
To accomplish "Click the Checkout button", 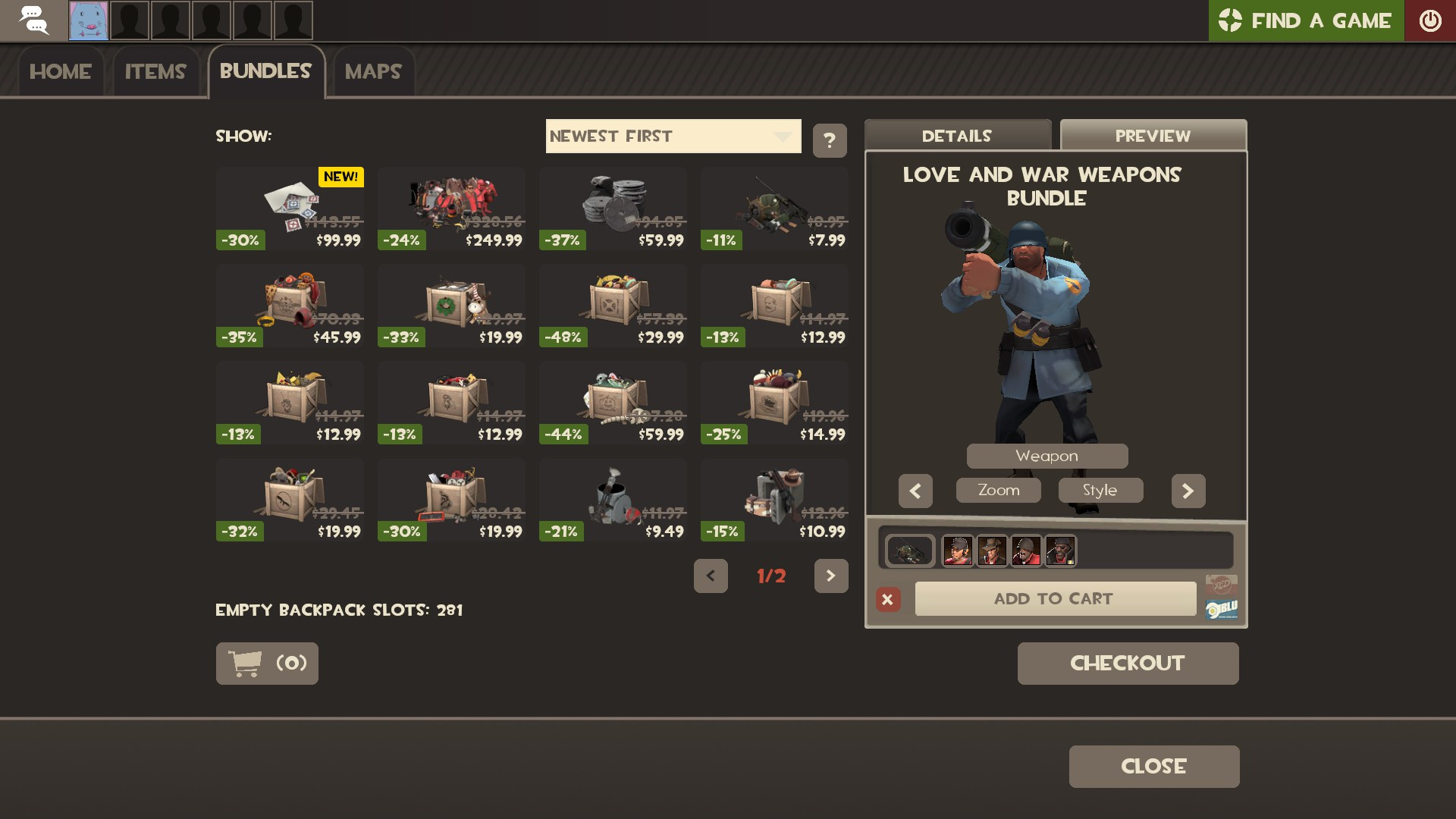I will 1128,663.
